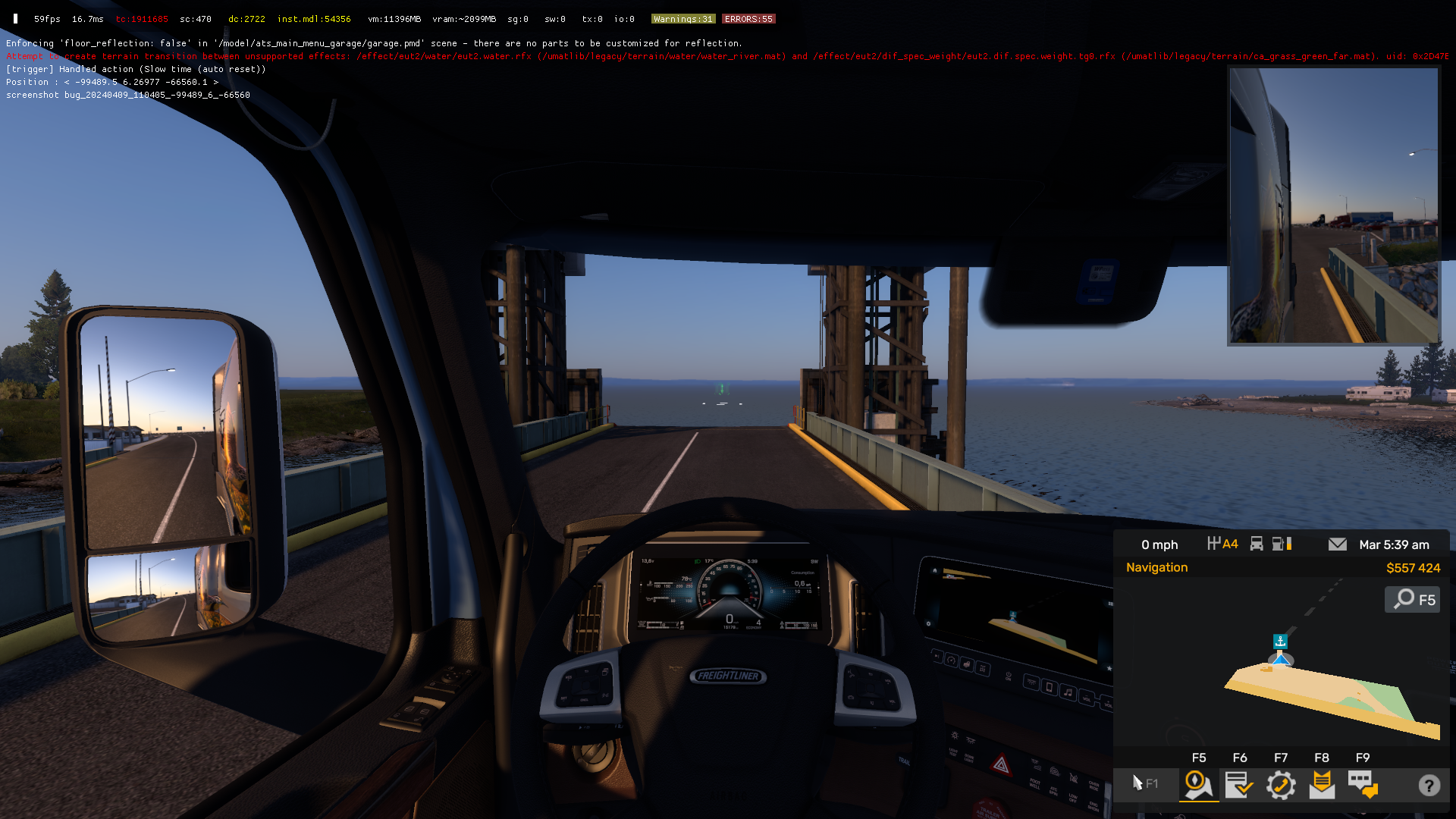Click the truck condition icon in the status row

click(x=1257, y=544)
